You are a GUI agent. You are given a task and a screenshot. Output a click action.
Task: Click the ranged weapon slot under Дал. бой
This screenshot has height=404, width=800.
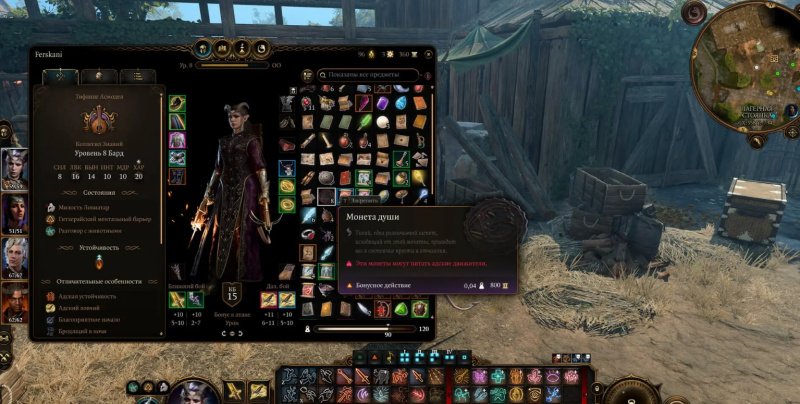270,299
